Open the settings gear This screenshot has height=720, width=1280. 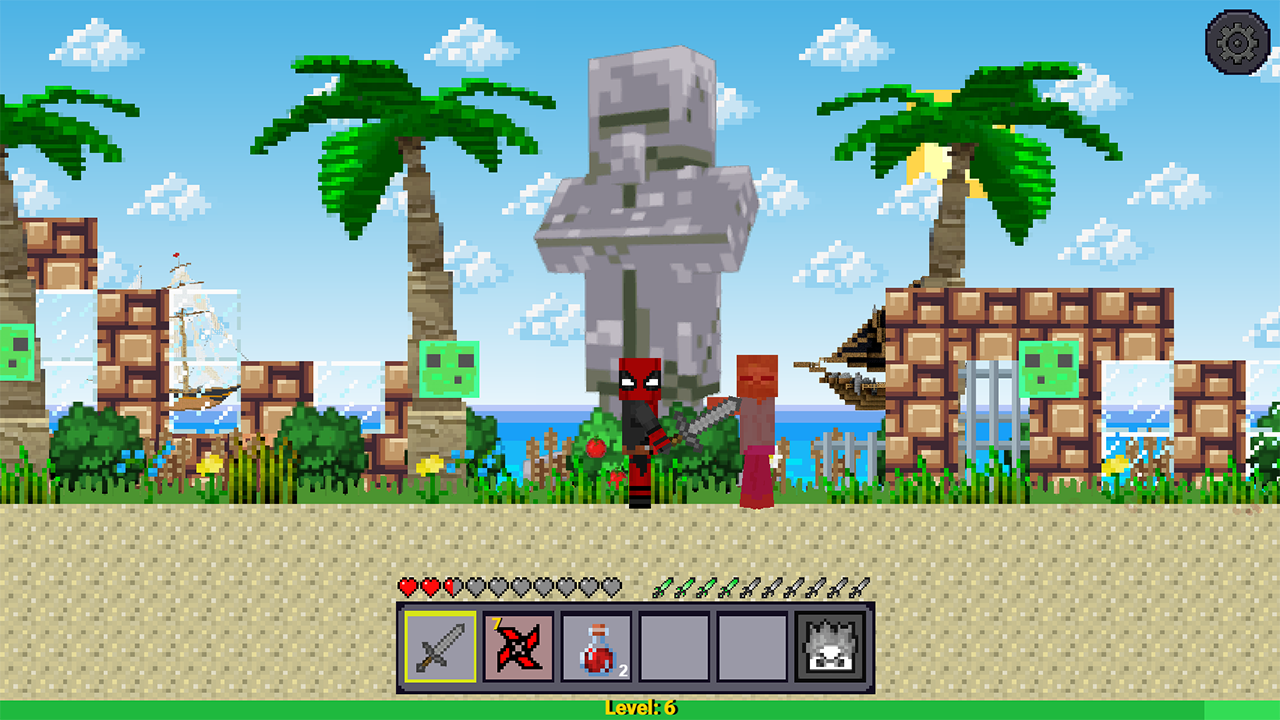click(x=1236, y=42)
